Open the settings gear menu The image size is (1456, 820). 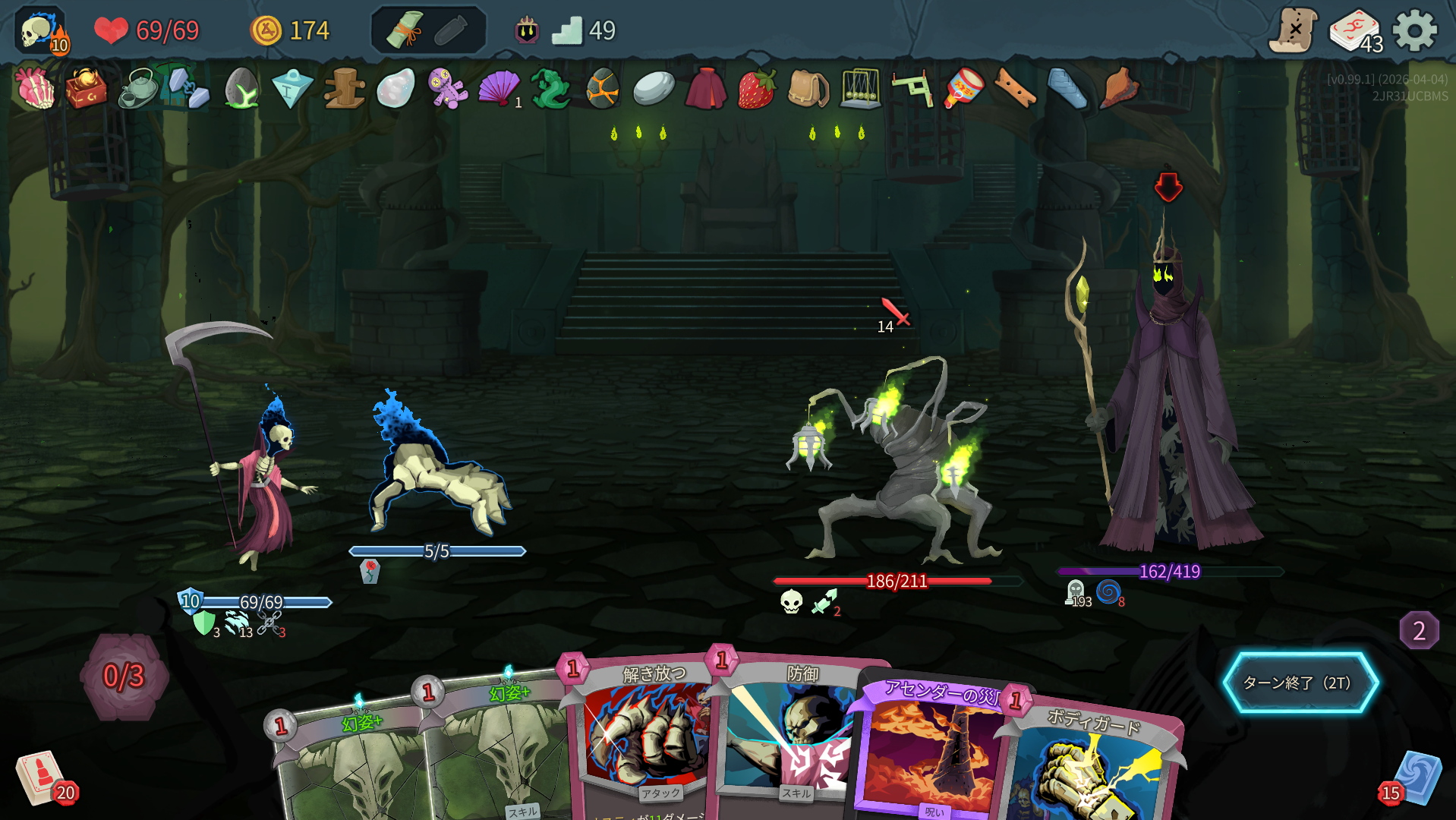1415,31
